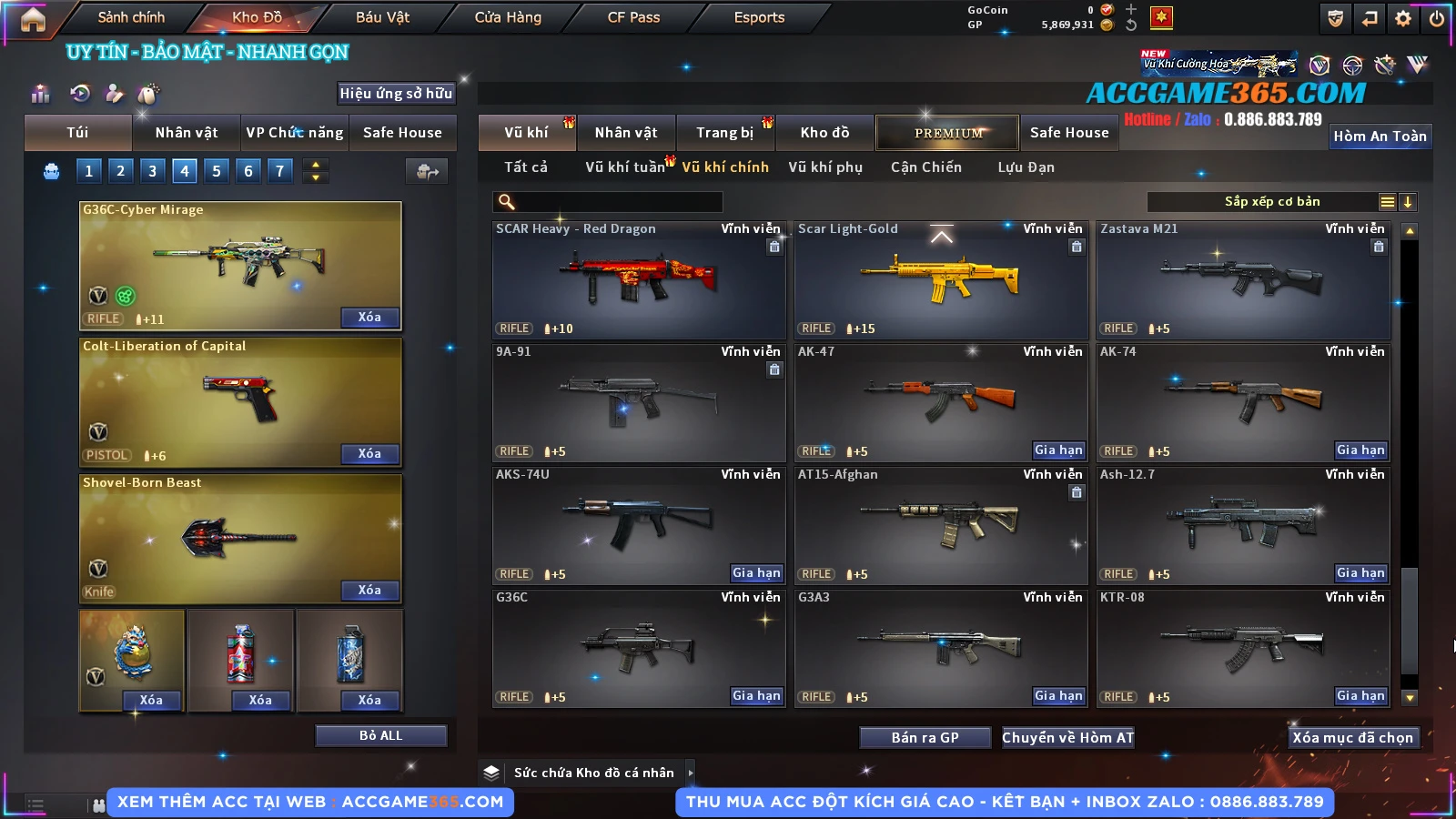Open the Hòm An Toàn safe box

[x=1380, y=136]
